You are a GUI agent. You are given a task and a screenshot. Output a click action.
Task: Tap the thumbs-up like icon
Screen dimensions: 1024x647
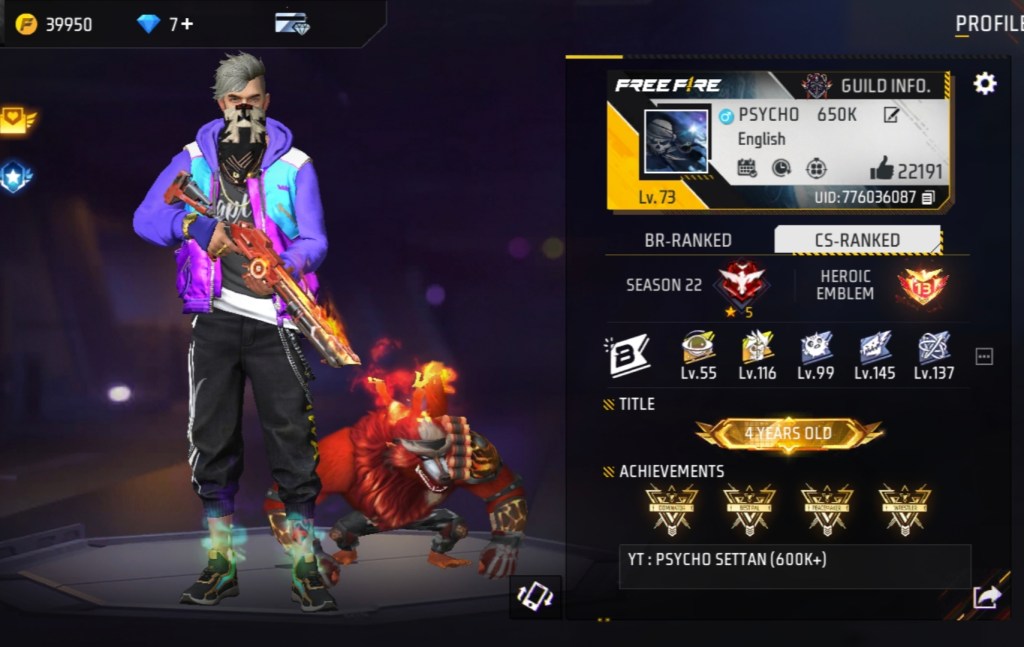click(881, 168)
